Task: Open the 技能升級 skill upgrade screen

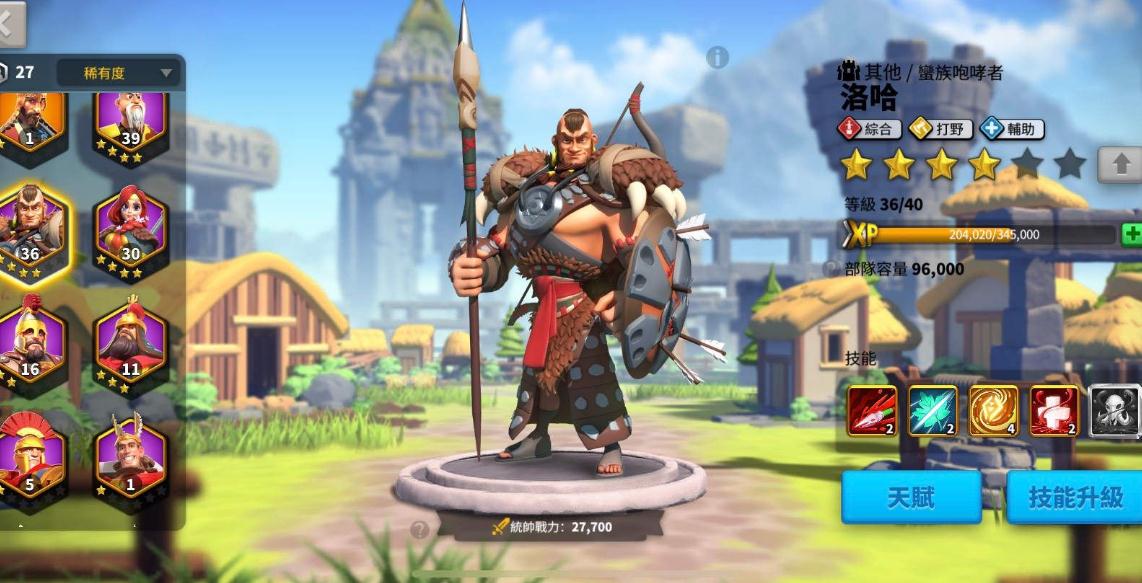Action: pos(1074,497)
